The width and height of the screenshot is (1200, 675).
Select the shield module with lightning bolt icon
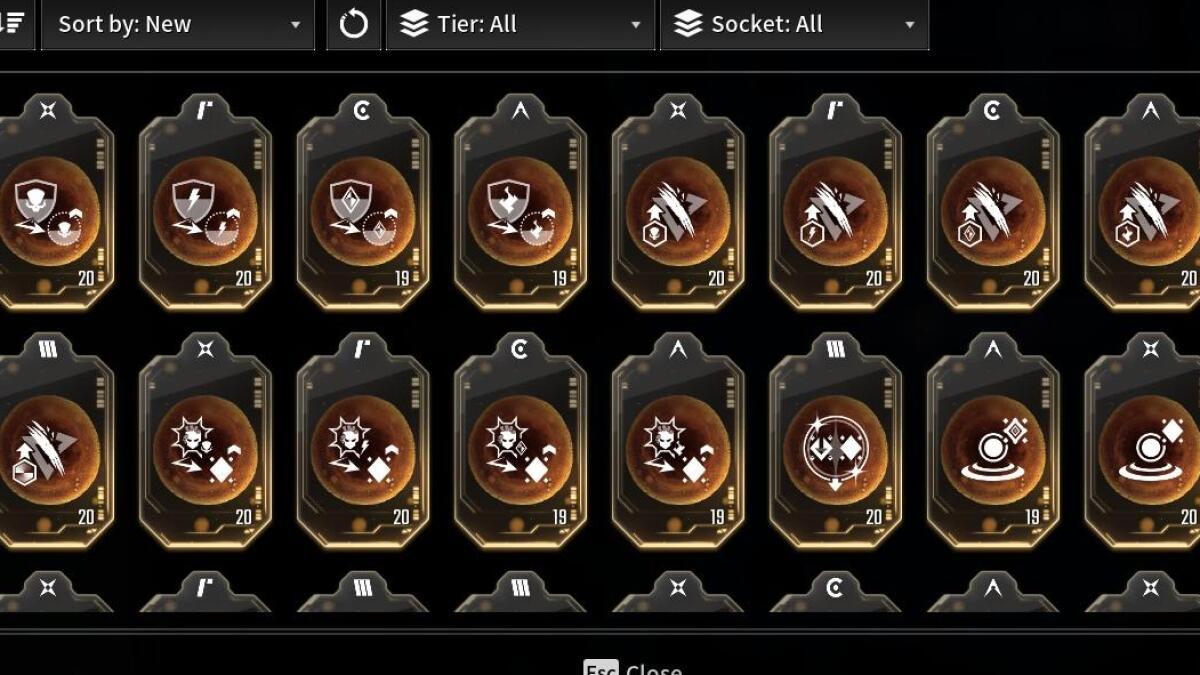(x=205, y=210)
